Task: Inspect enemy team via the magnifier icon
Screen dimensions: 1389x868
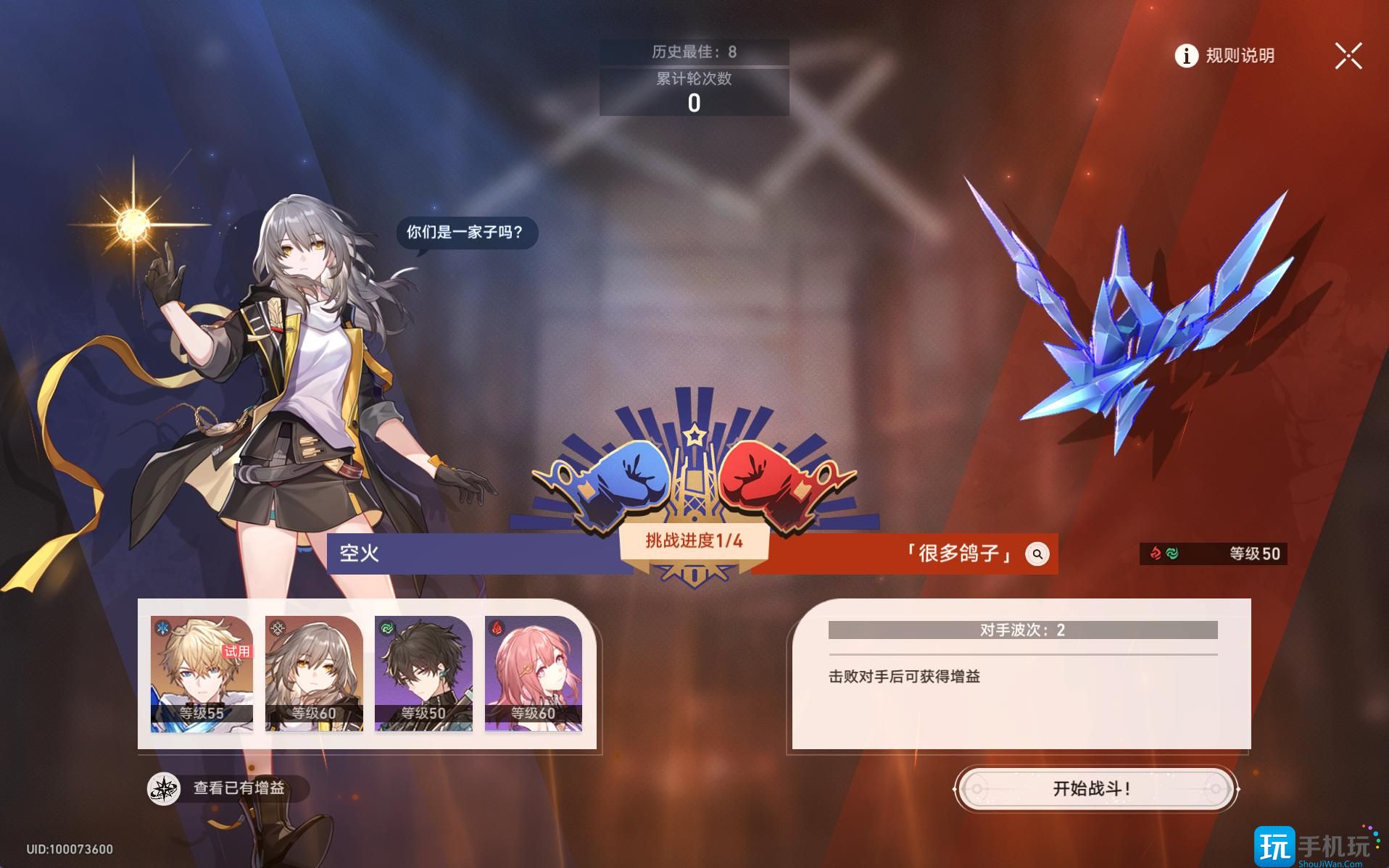Action: click(x=1038, y=554)
